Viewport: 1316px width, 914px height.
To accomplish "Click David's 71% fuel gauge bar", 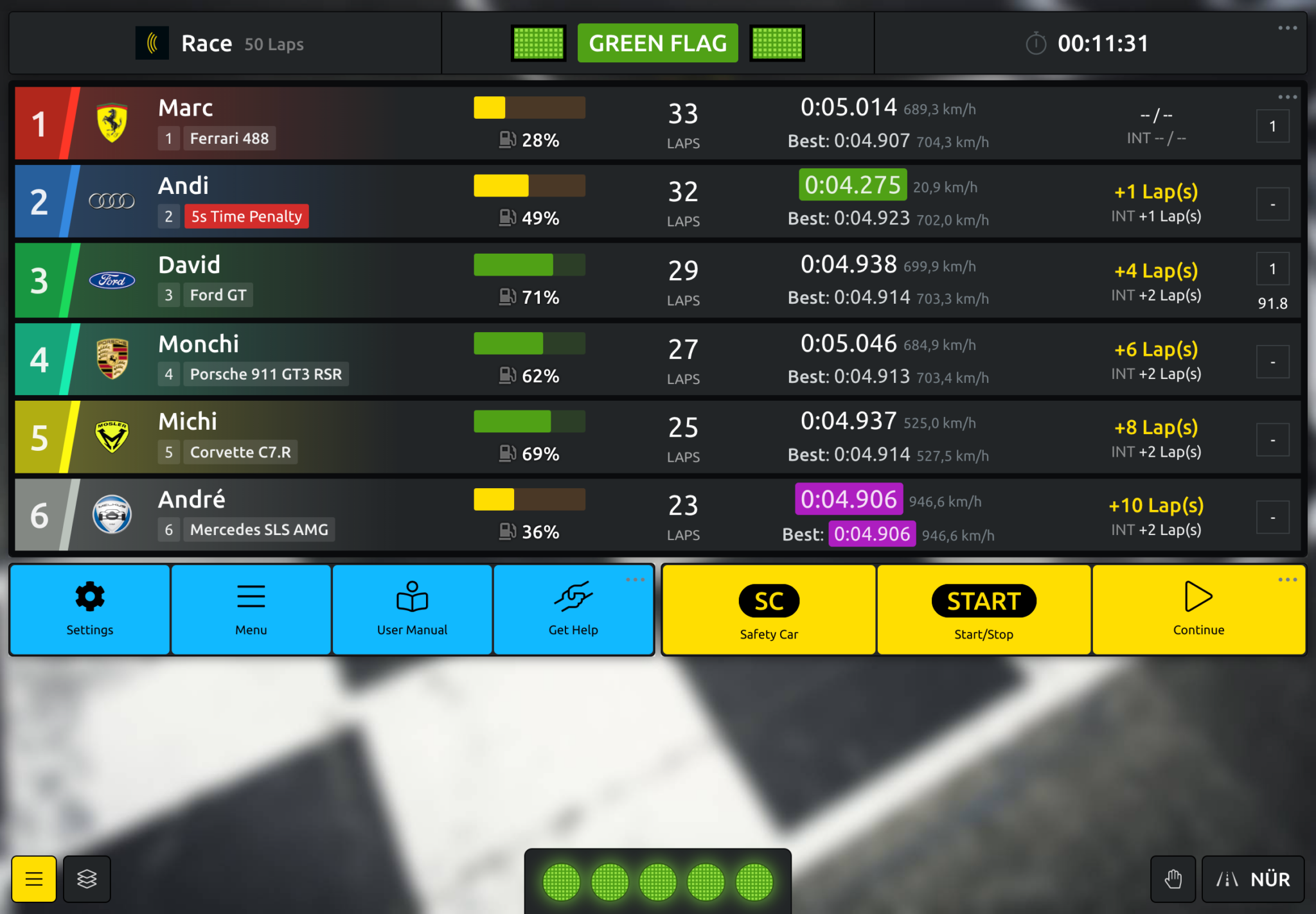I will [x=528, y=265].
